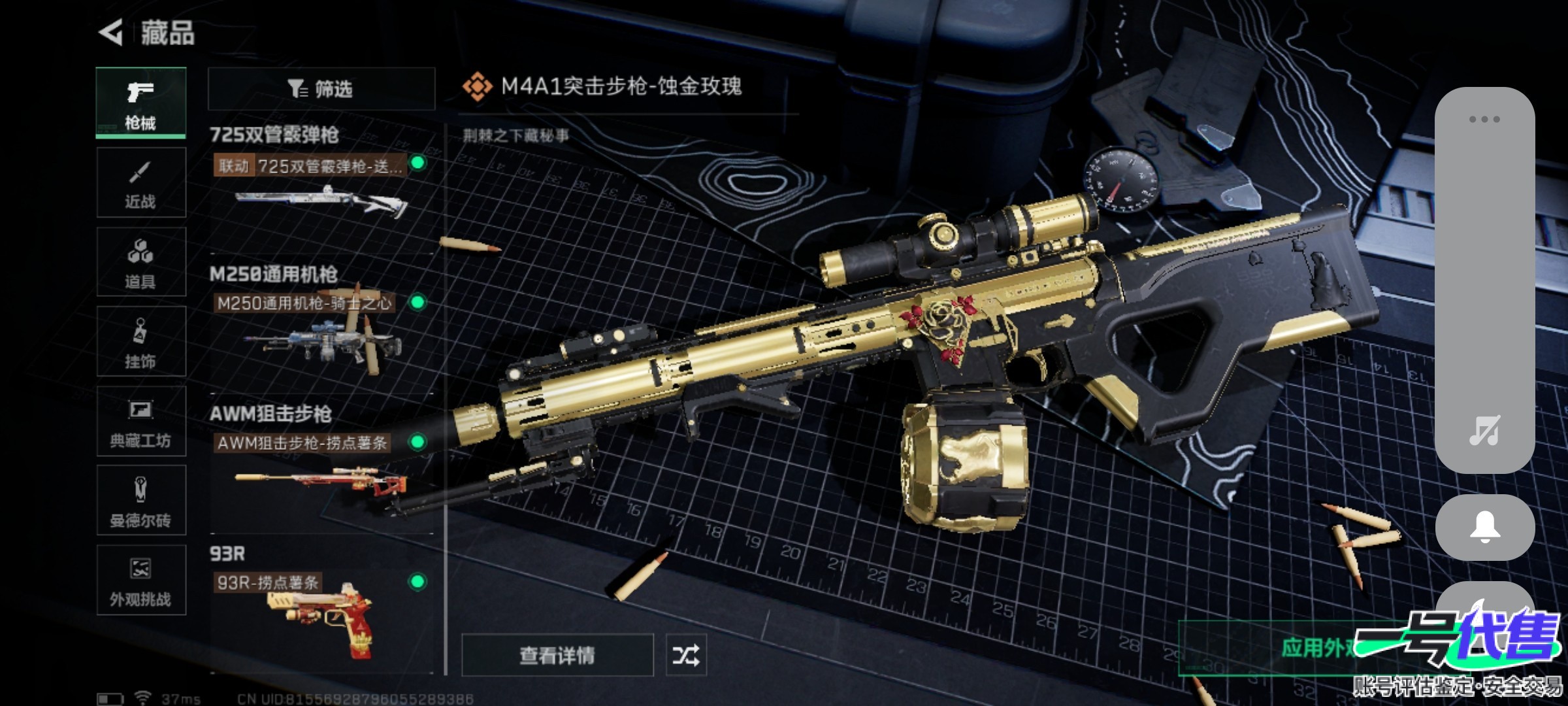Screen dimensions: 1568x706
Task: Open the 典藏工坊 workshop tab
Action: pos(140,422)
